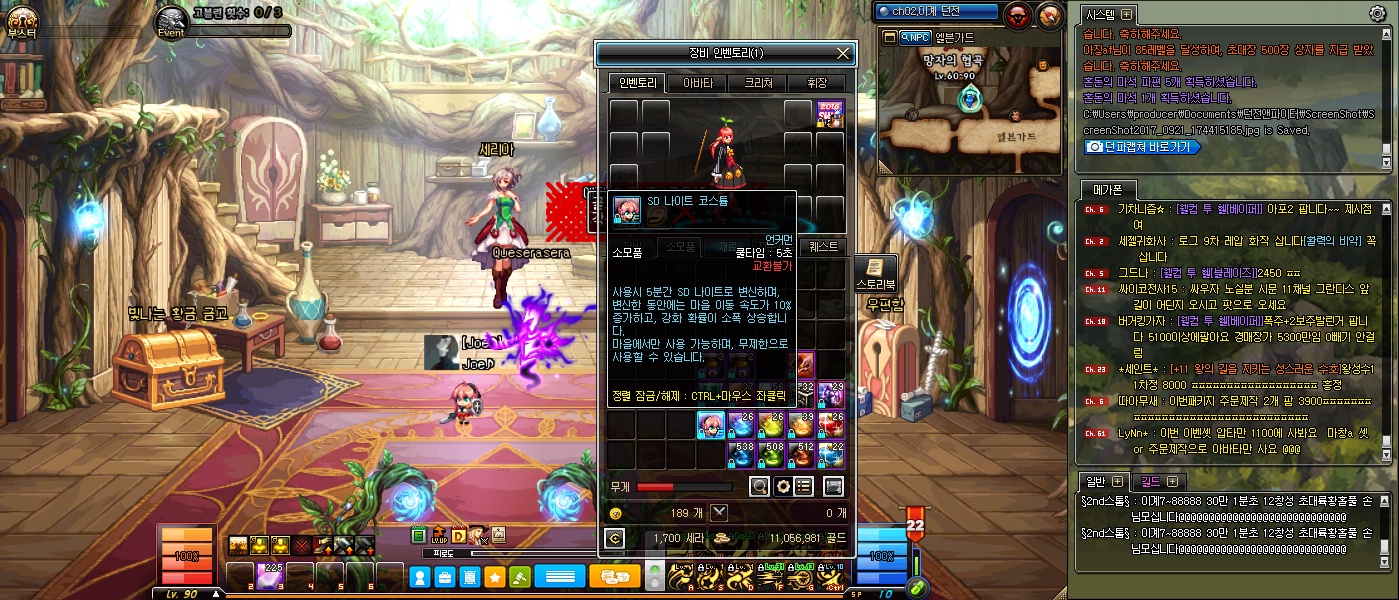Open the orange coin shop button

614,577
